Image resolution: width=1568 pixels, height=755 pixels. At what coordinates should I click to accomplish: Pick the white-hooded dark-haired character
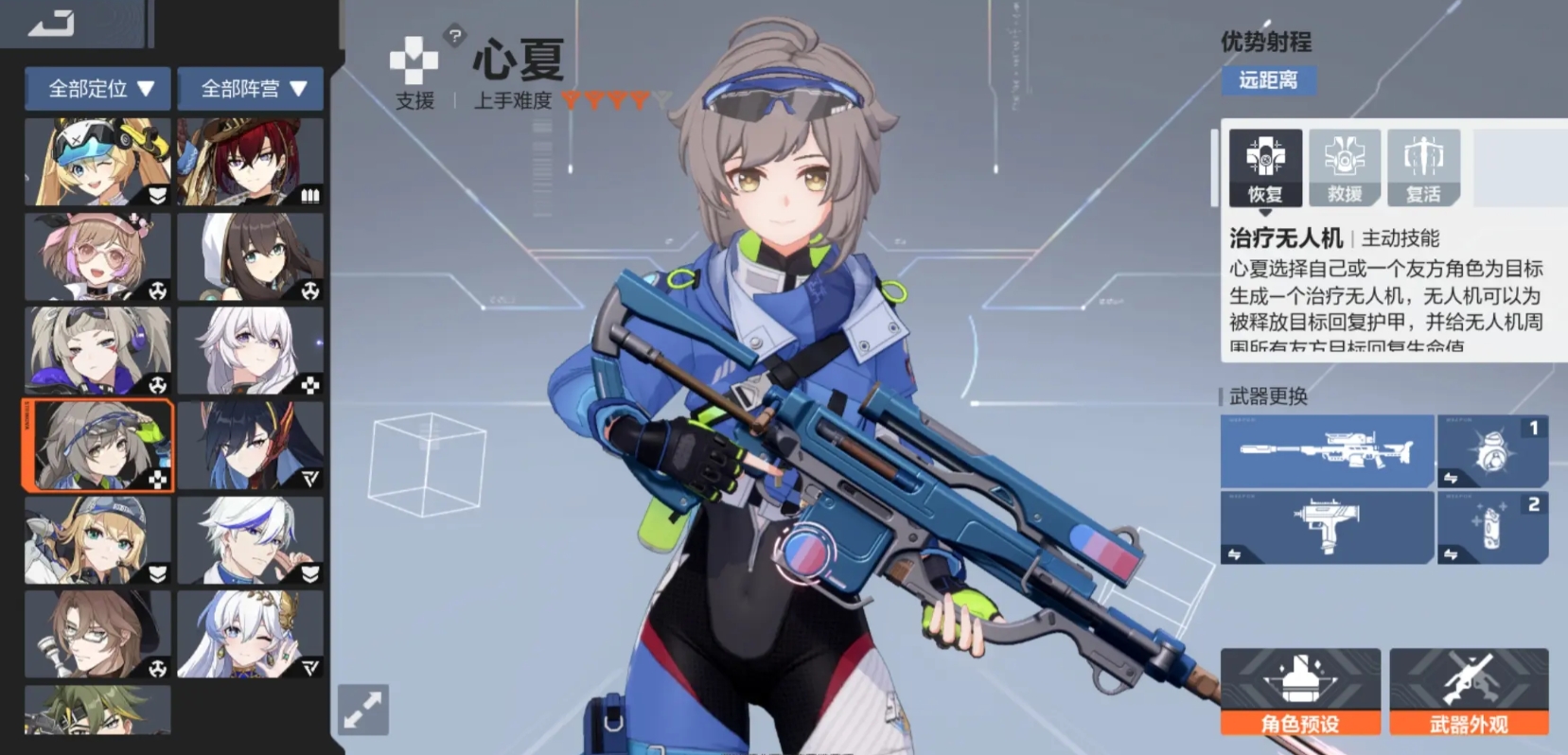click(x=250, y=256)
